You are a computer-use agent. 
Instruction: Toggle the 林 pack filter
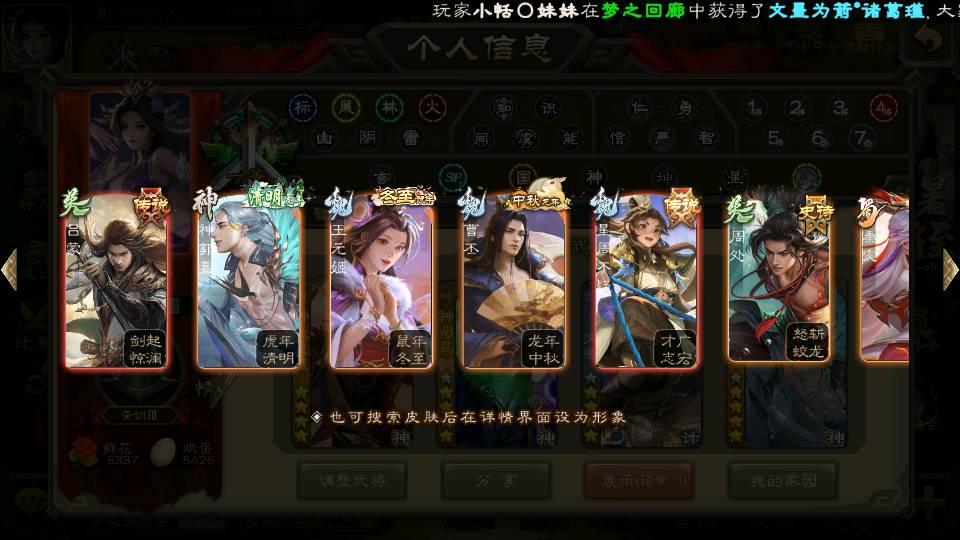click(x=389, y=107)
